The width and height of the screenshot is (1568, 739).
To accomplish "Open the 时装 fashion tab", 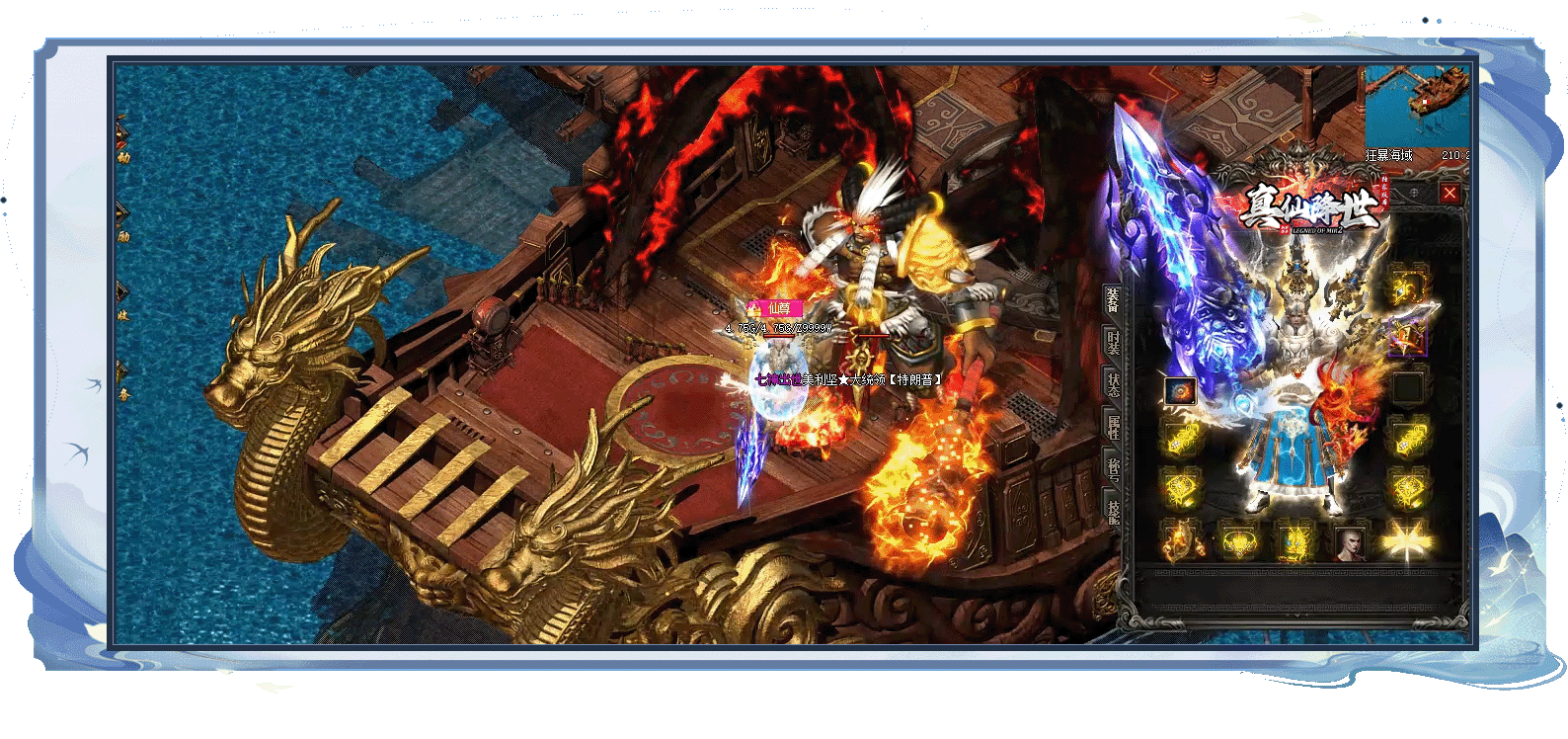I will tap(1113, 342).
